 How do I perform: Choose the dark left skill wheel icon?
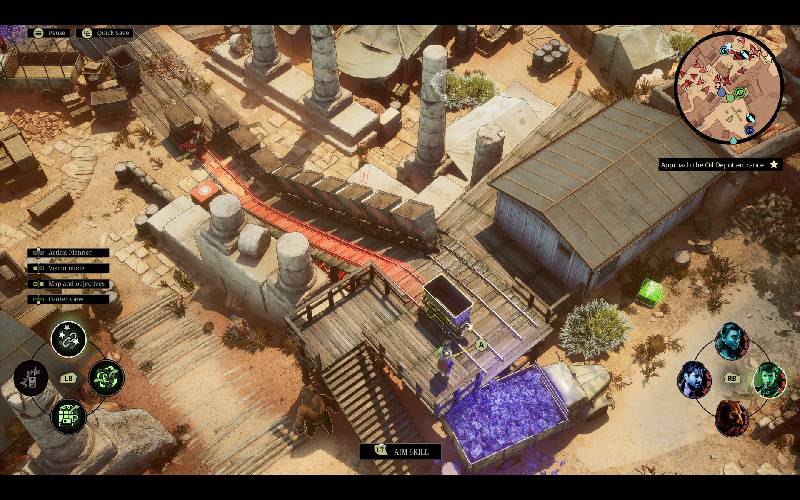point(31,378)
